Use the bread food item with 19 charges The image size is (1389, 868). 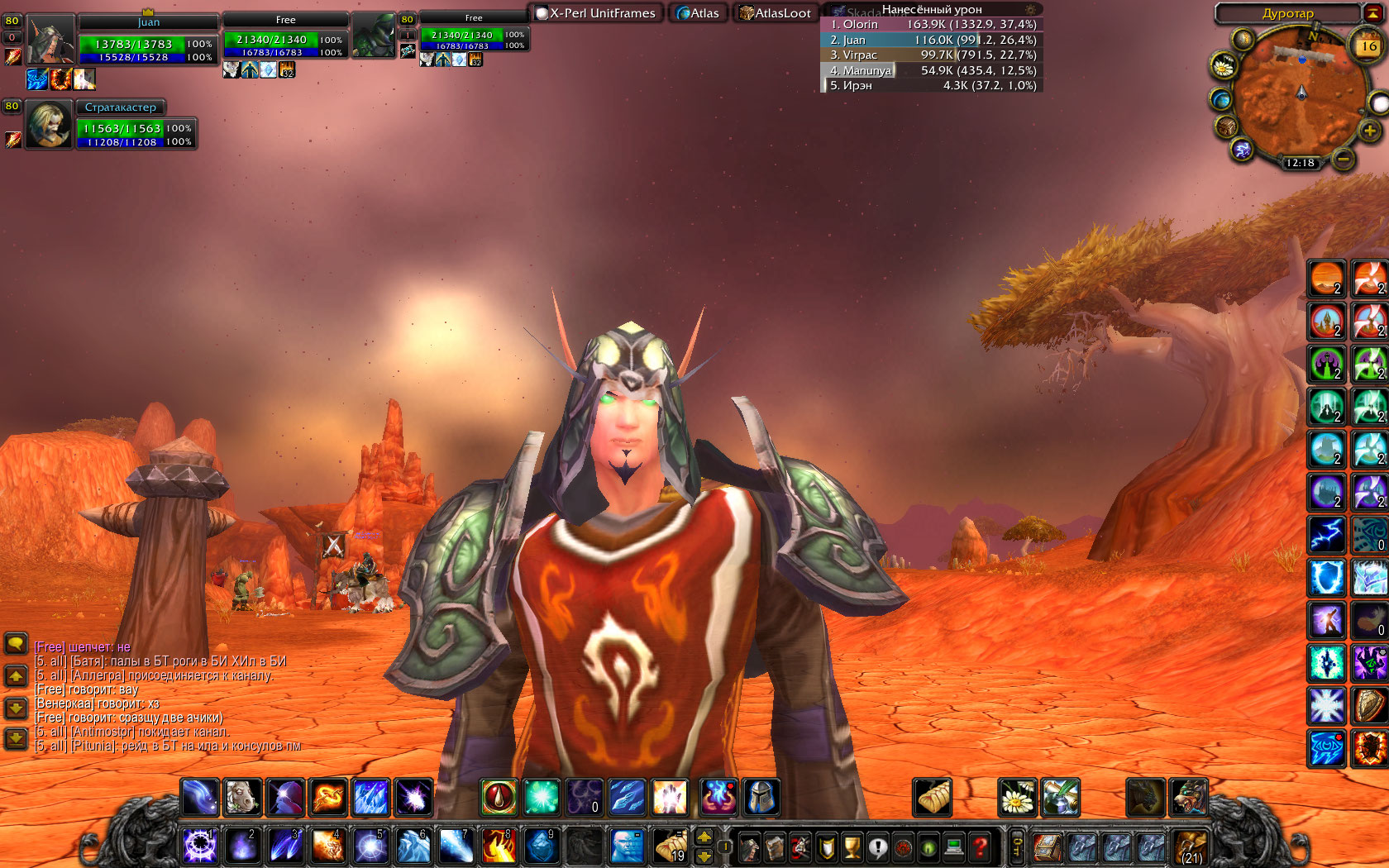(x=671, y=846)
